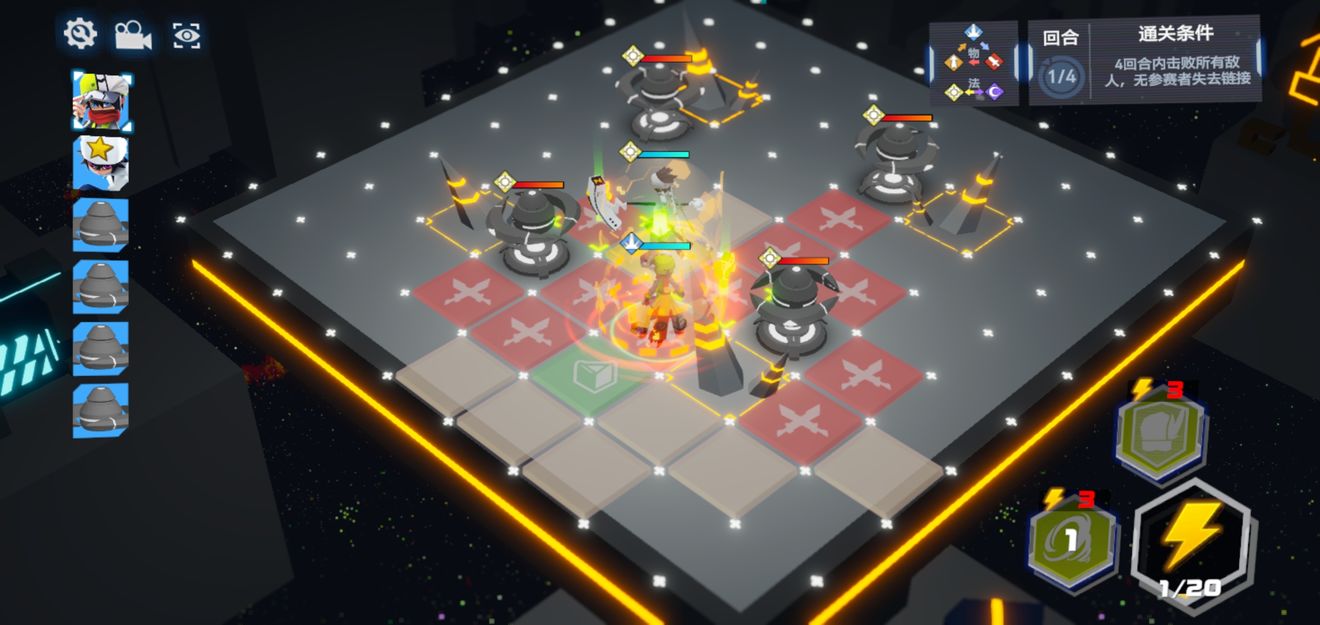Switch the camera view
This screenshot has height=625, width=1320.
pos(132,36)
